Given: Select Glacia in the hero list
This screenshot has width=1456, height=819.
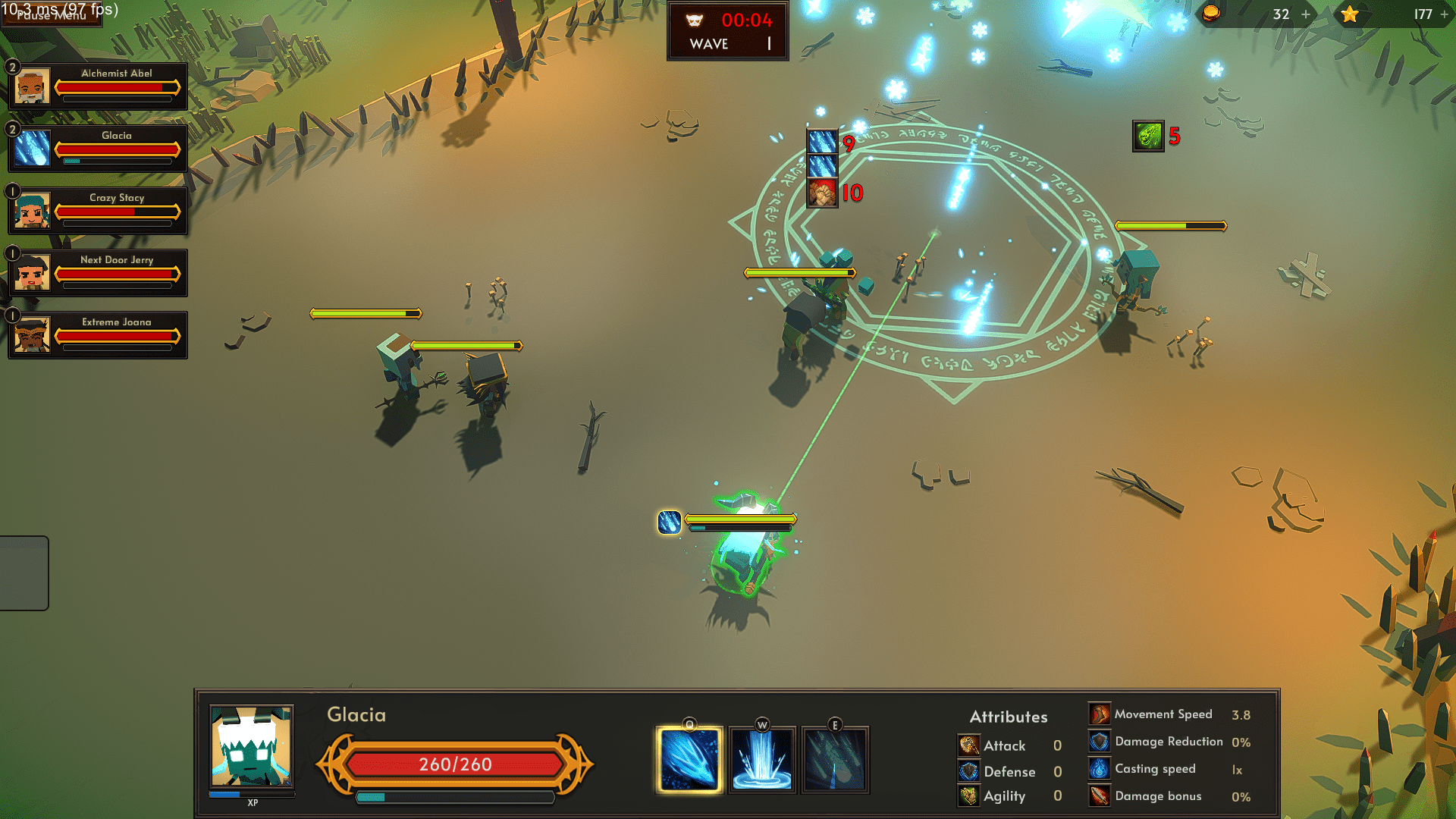Looking at the screenshot, I should tap(98, 149).
